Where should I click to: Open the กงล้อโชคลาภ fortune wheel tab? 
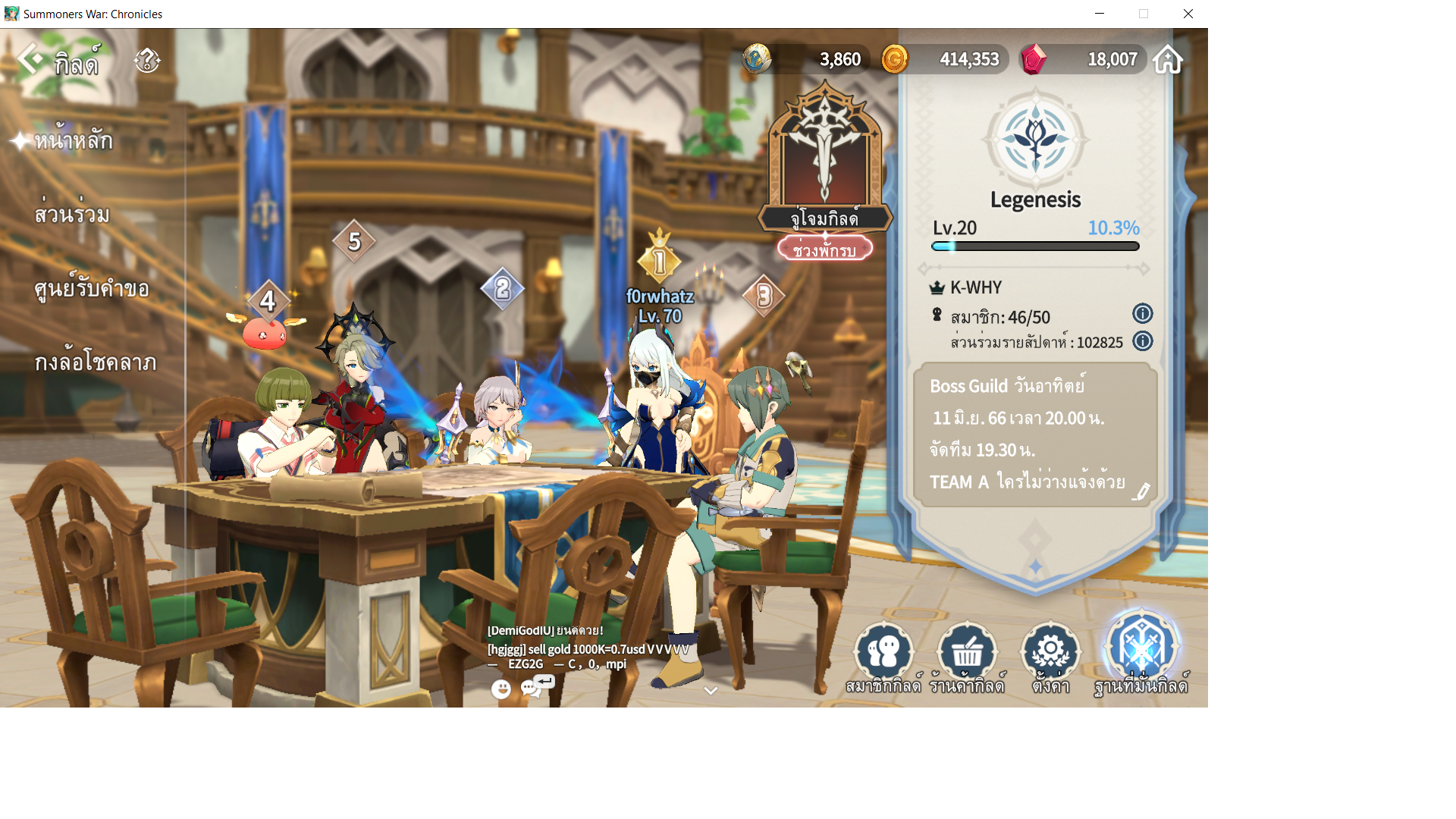pos(95,362)
